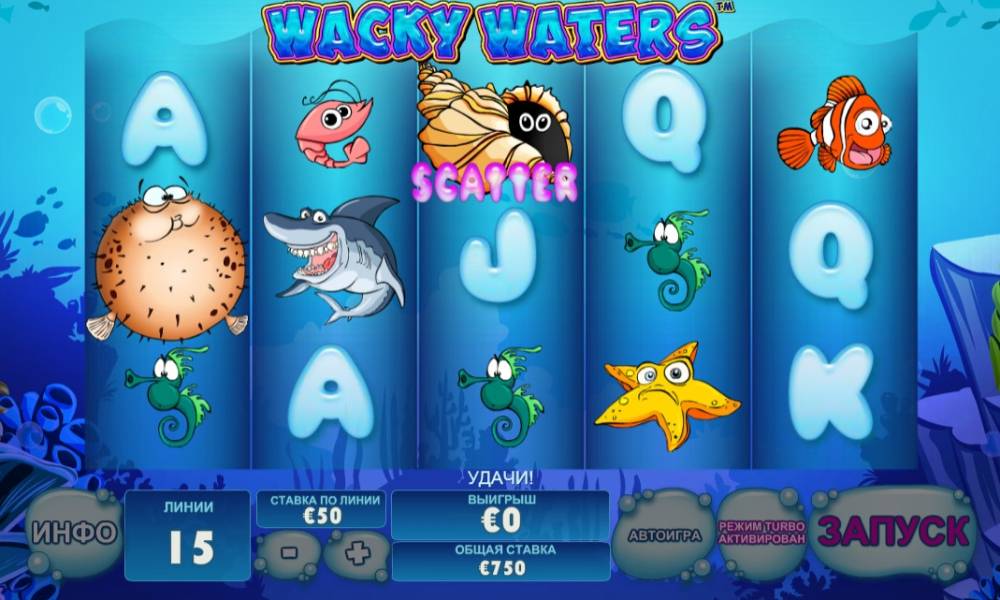Screen dimensions: 1000x600
Task: Open the ИНФО paytable button
Action: [x=72, y=534]
